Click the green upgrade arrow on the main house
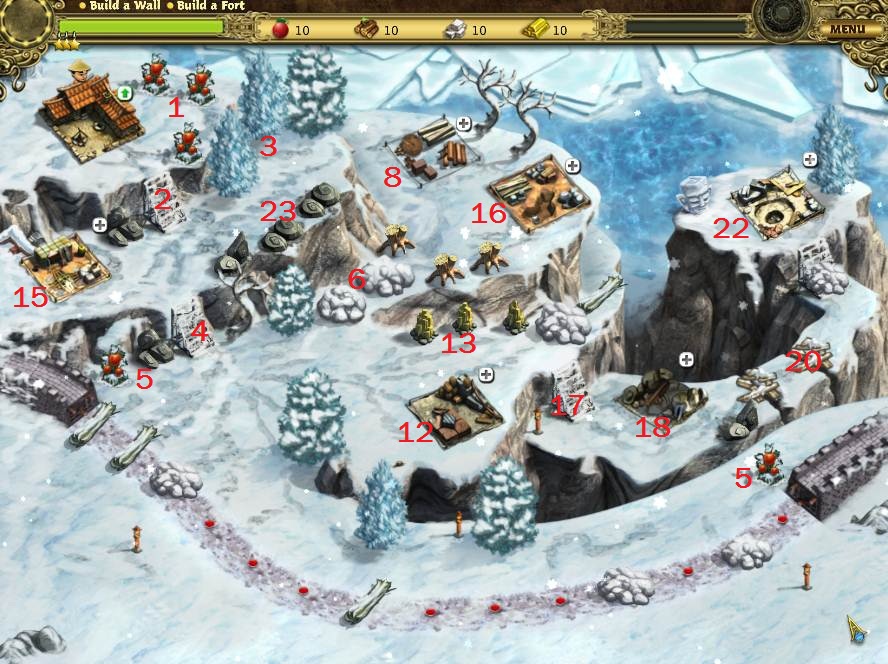 click(x=125, y=93)
